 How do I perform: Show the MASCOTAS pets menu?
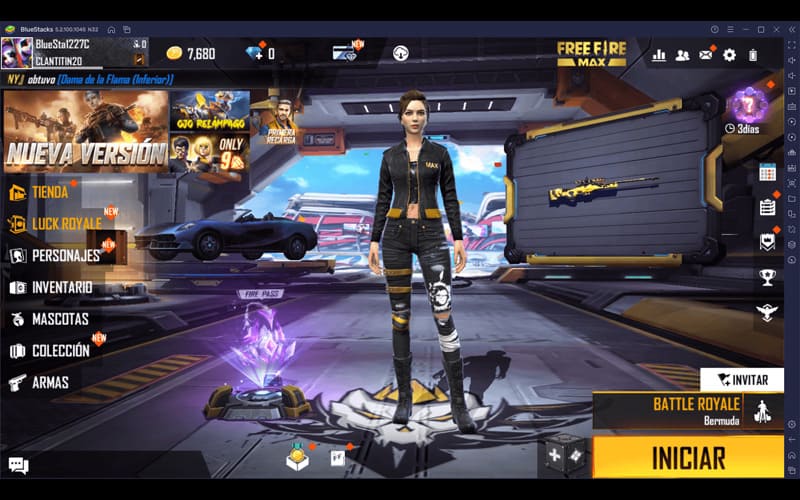click(x=59, y=319)
